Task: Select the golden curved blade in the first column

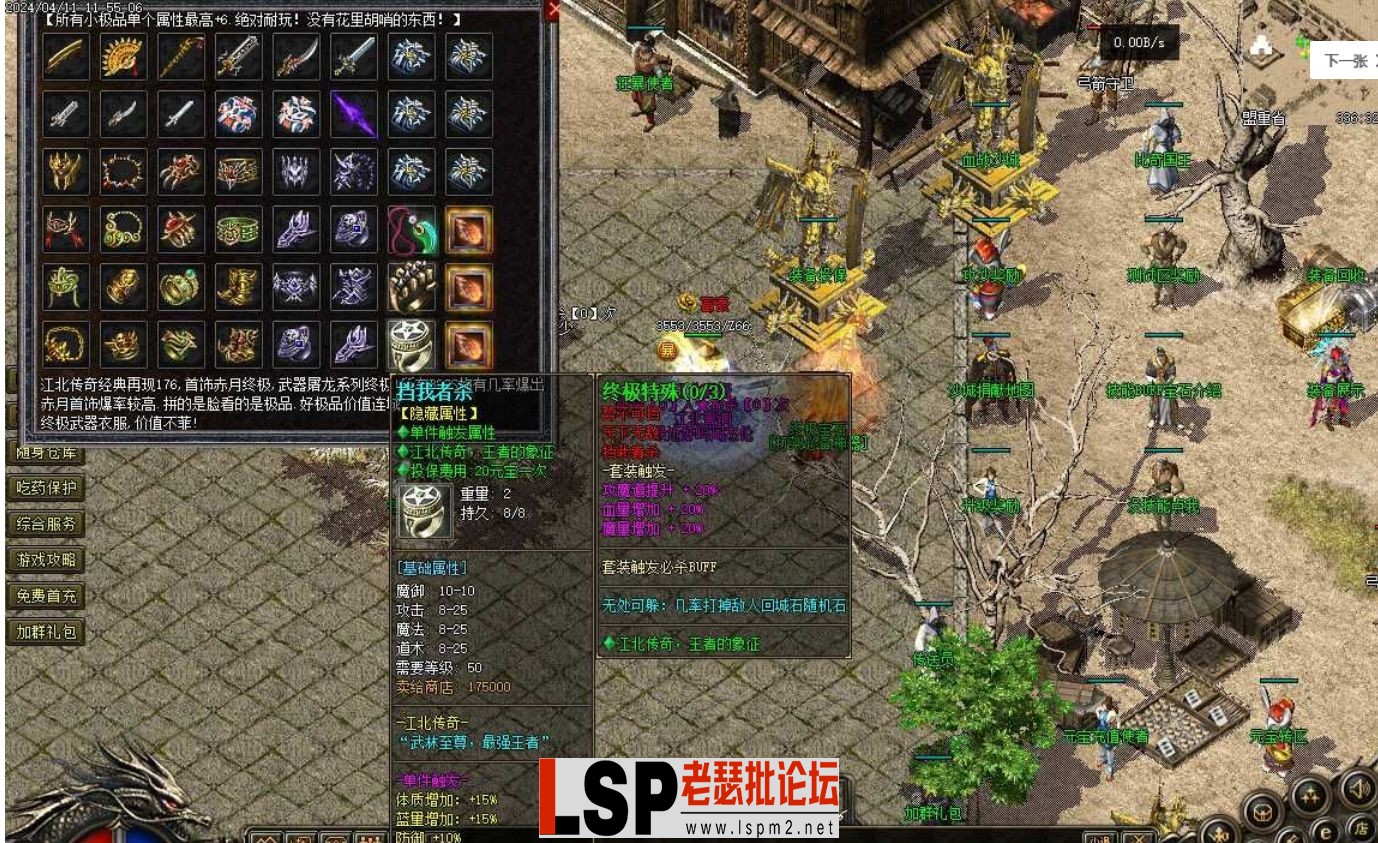Action: (x=64, y=57)
